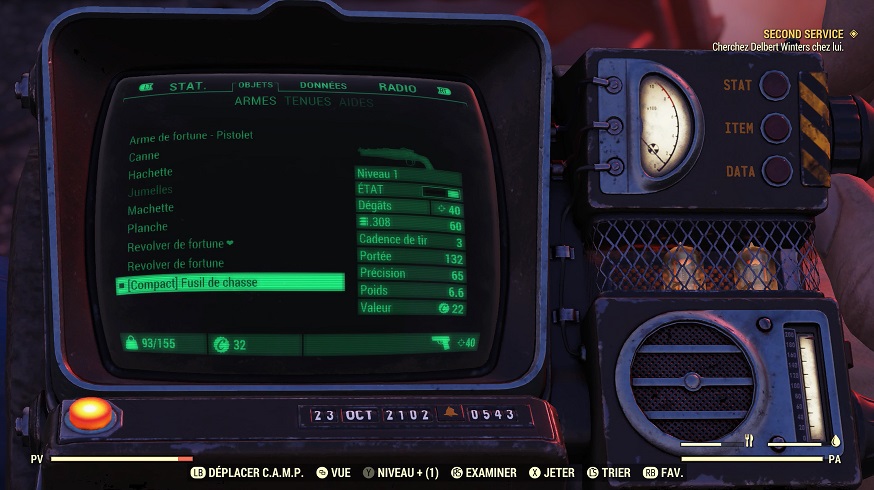Select the Machette weapon
Image resolution: width=874 pixels, height=490 pixels.
(151, 208)
